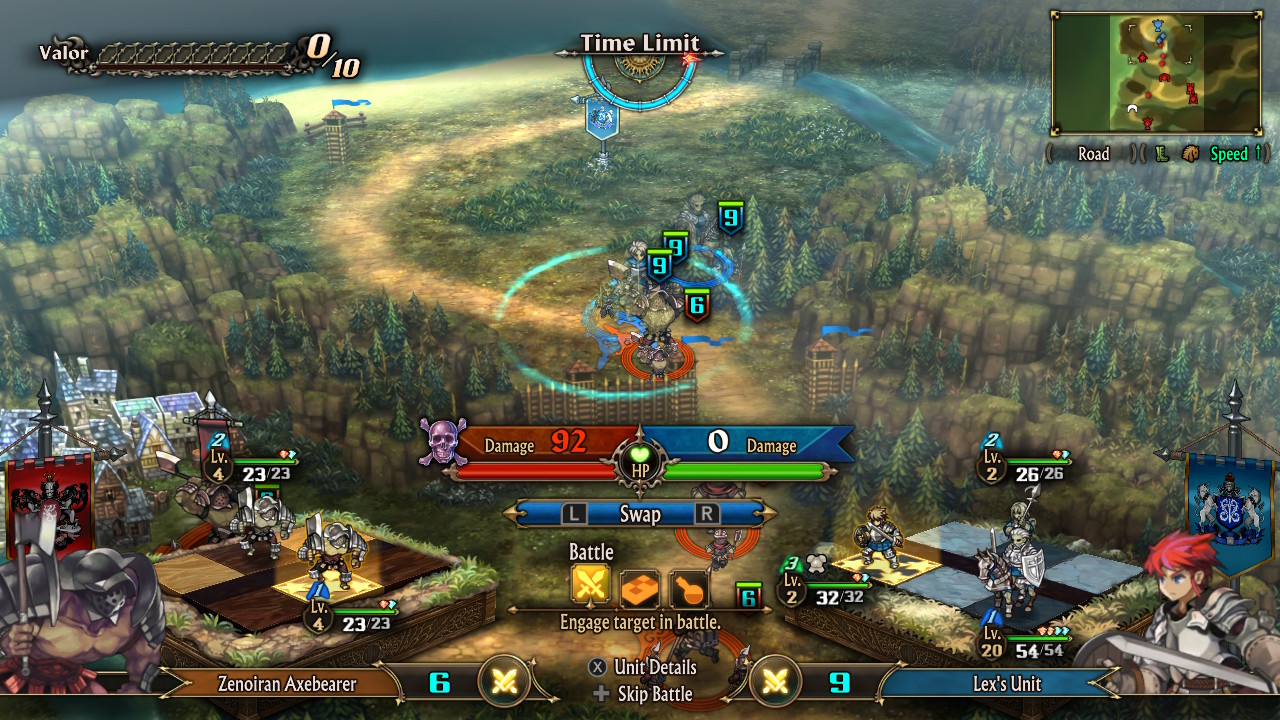Choose the checkered formation command icon
The height and width of the screenshot is (720, 1280).
tap(639, 588)
